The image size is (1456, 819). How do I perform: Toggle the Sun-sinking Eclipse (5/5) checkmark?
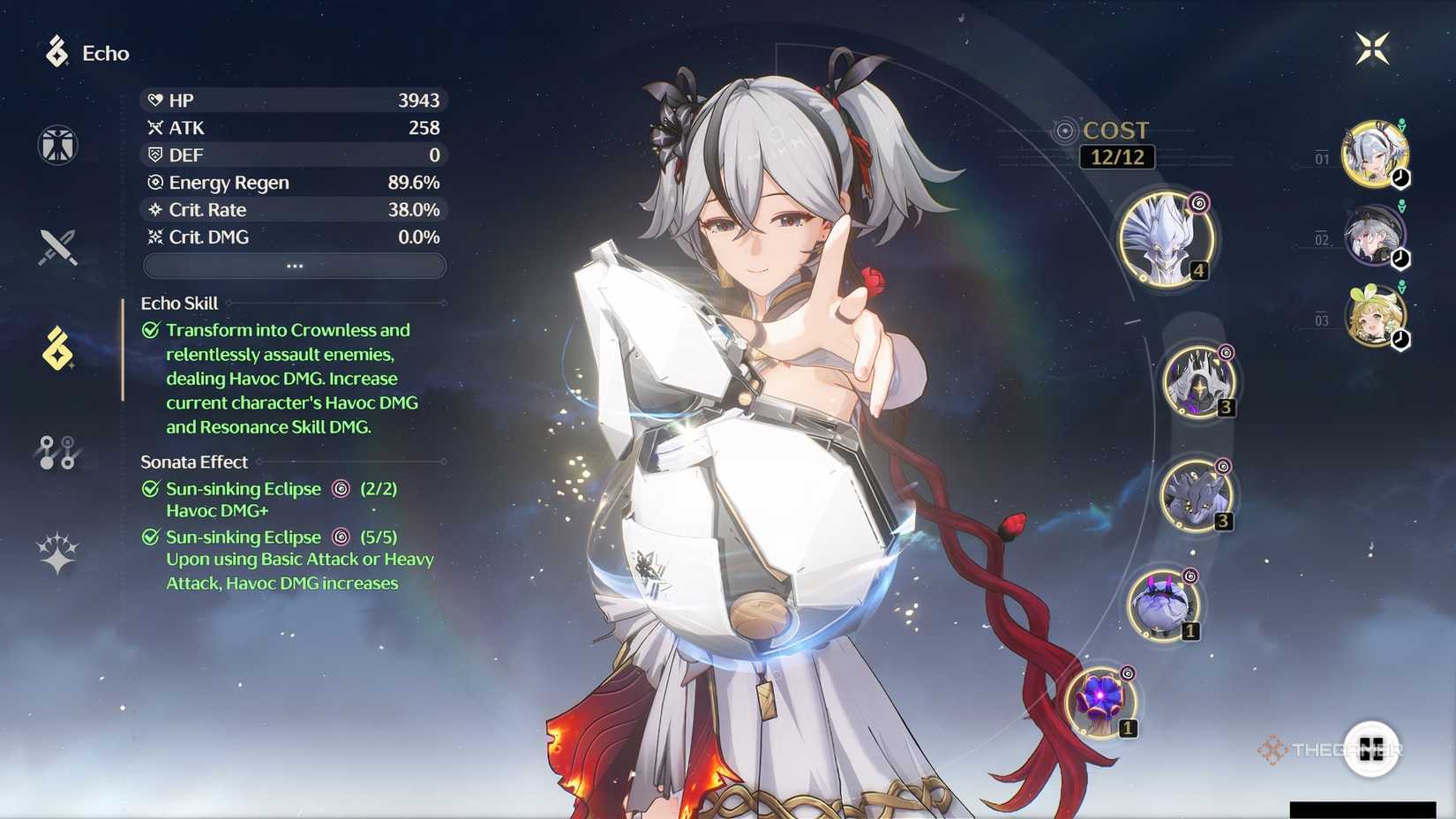coord(149,537)
